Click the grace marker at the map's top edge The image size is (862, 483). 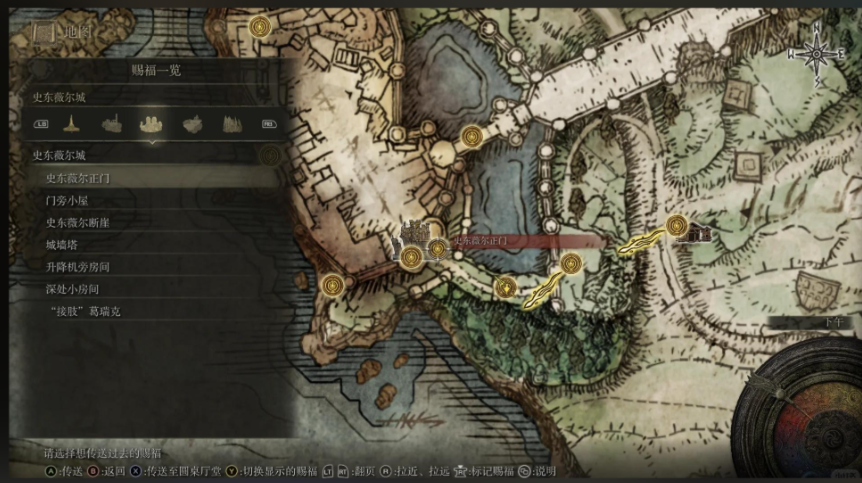point(260,26)
